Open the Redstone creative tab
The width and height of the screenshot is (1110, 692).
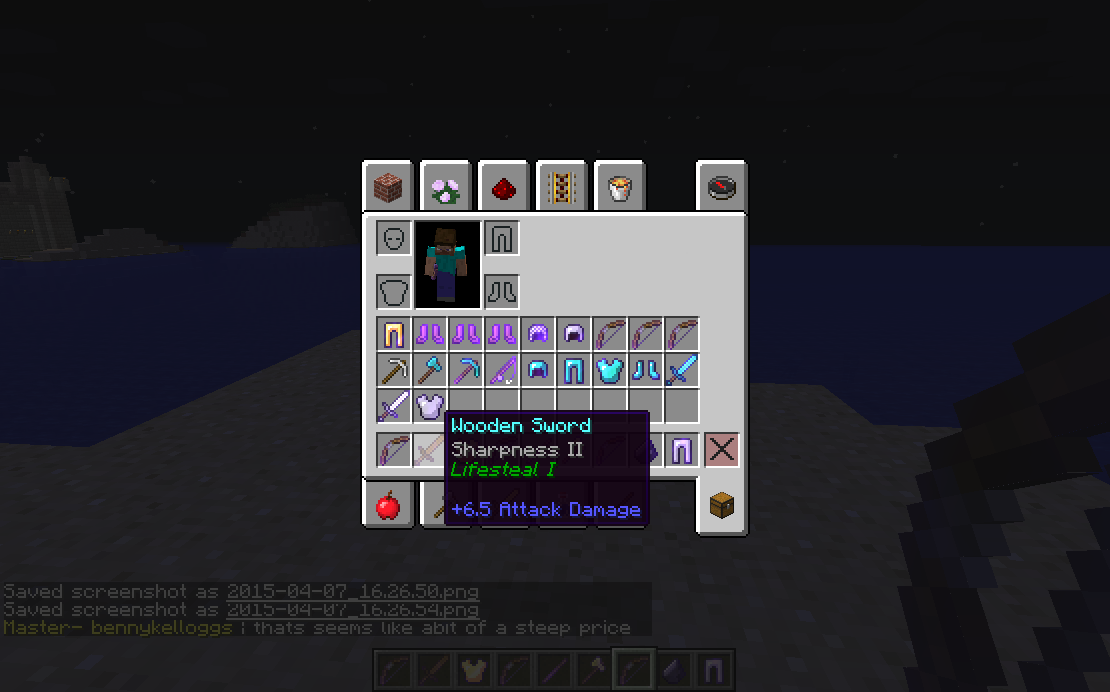(503, 186)
